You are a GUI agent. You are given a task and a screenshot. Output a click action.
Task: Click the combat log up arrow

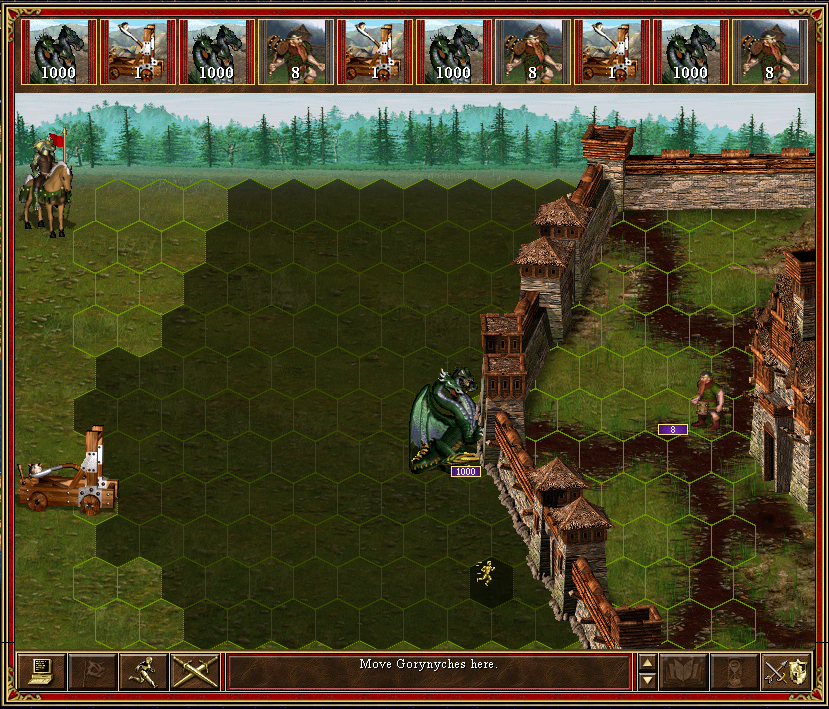pyautogui.click(x=647, y=663)
